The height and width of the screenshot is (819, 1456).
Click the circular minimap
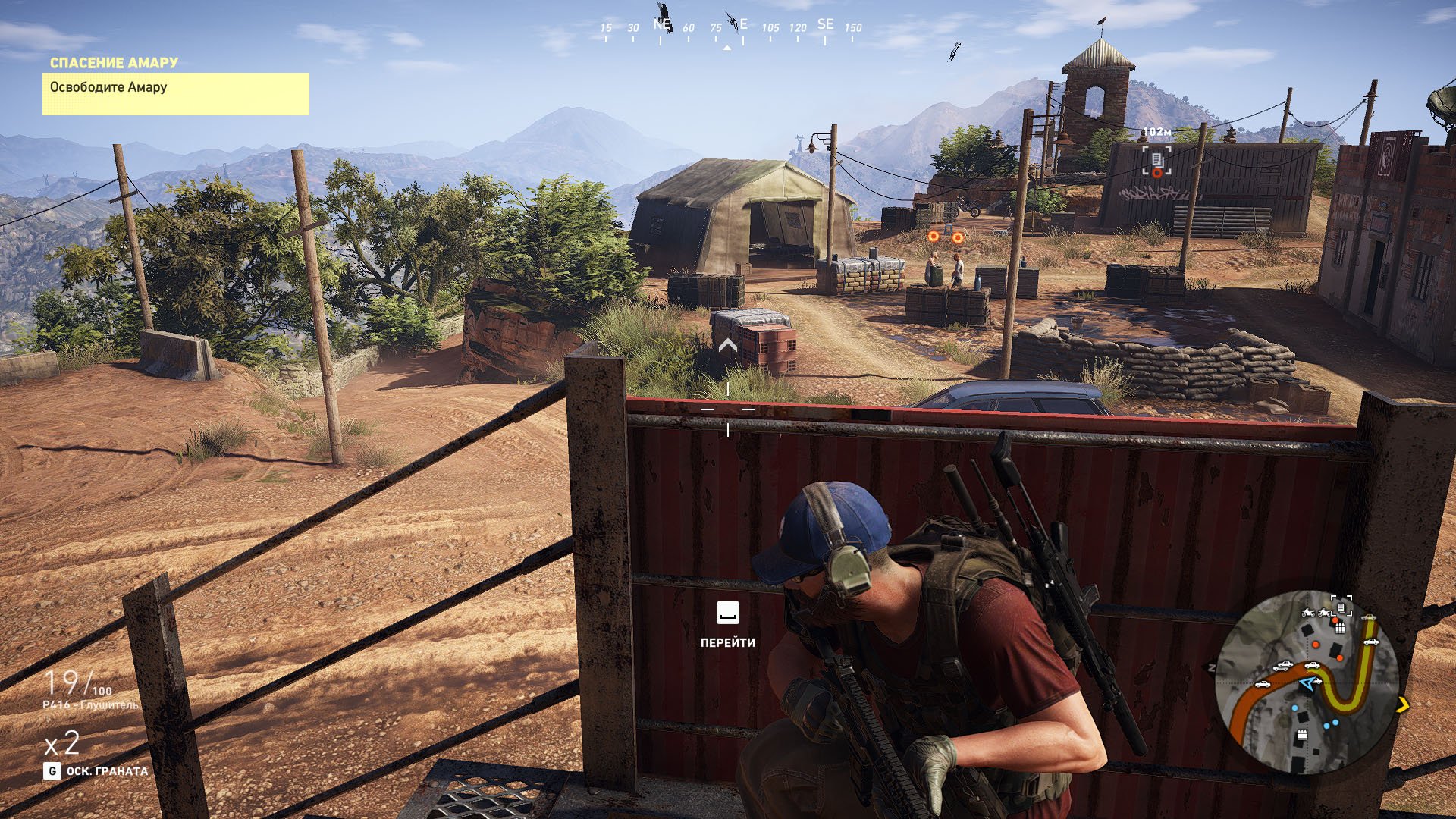(1306, 682)
